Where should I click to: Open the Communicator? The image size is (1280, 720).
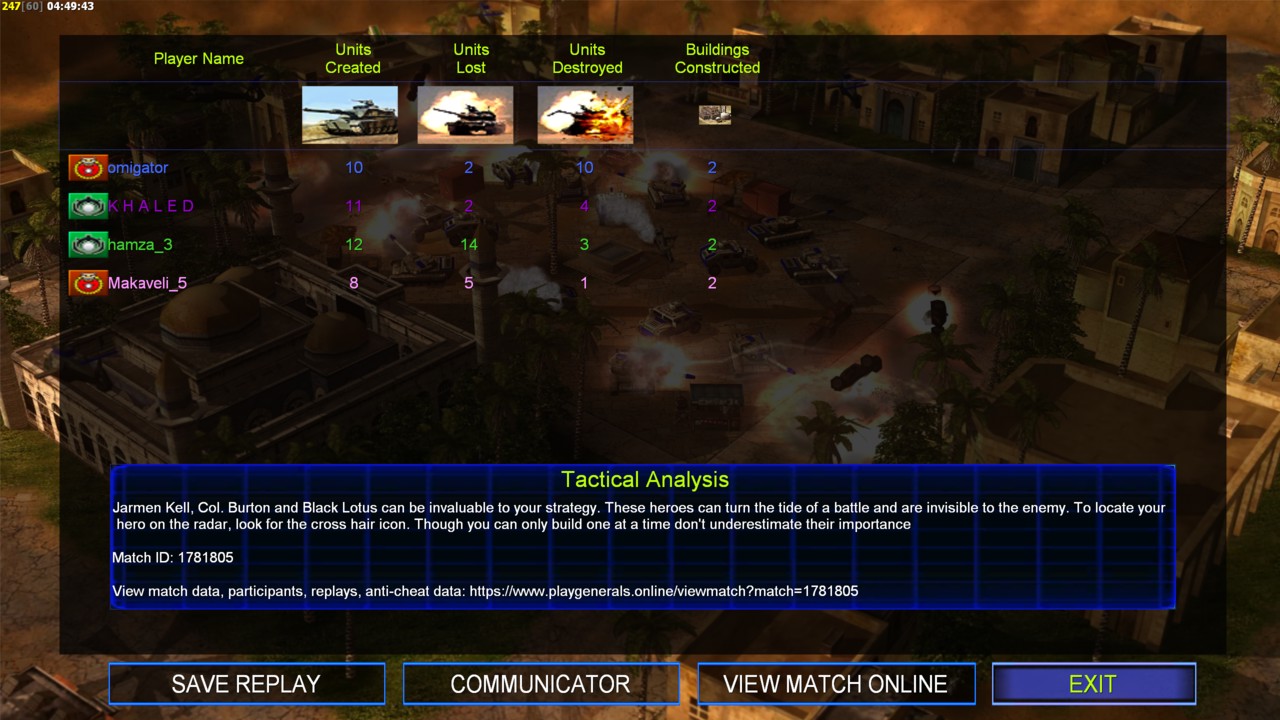pos(540,684)
